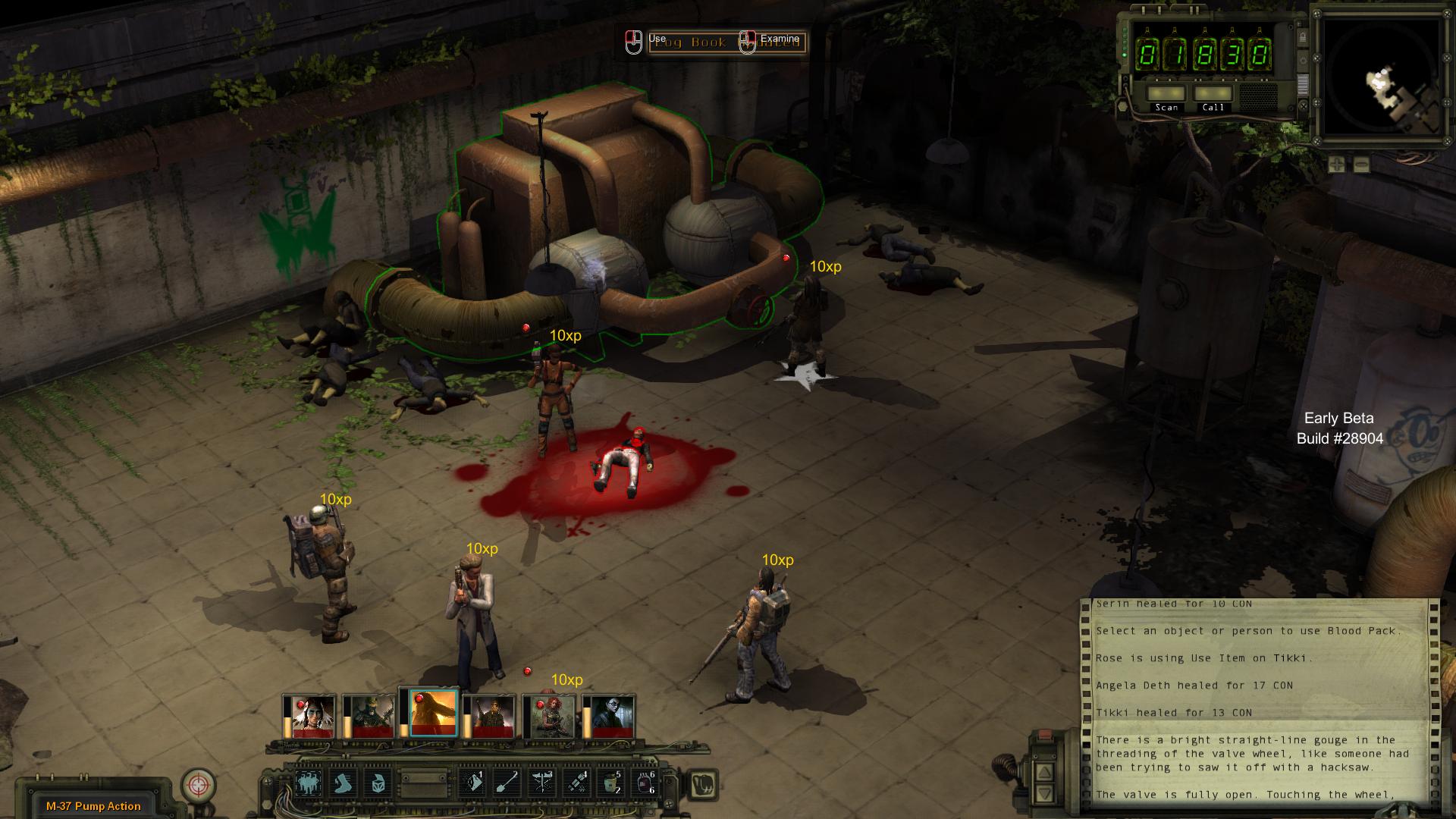Click the red crosshair targeting button
The width and height of the screenshot is (1456, 819).
click(x=199, y=786)
